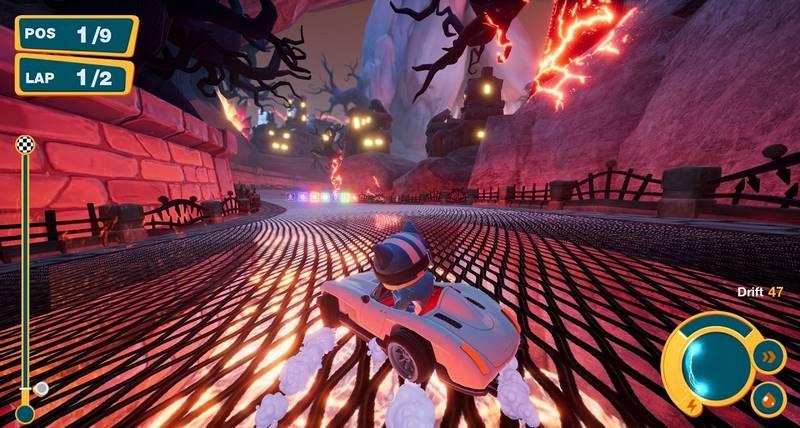
Task: Click the double-chevron boost icon
Action: coord(769,355)
